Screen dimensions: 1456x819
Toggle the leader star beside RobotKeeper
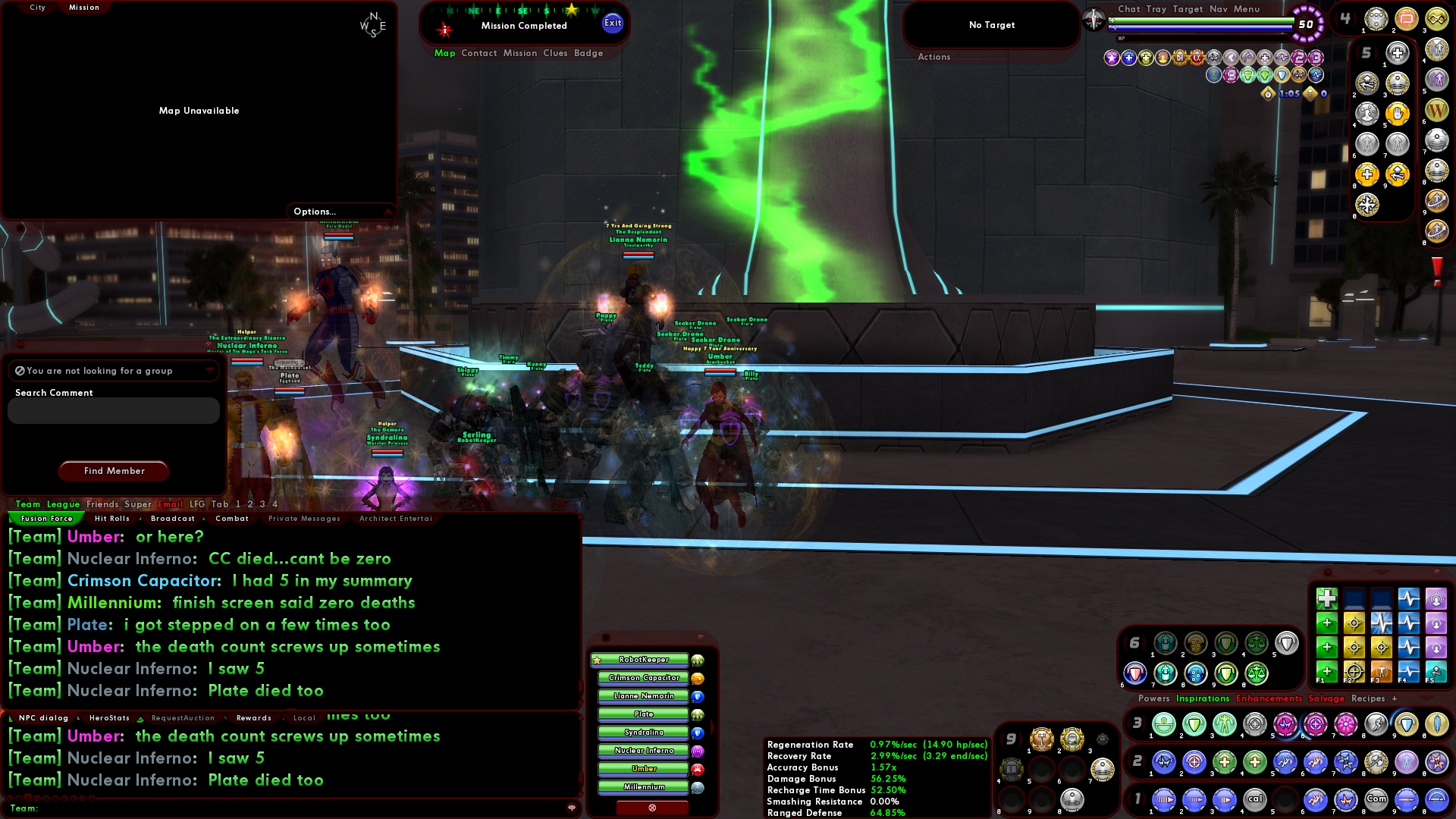(x=597, y=659)
